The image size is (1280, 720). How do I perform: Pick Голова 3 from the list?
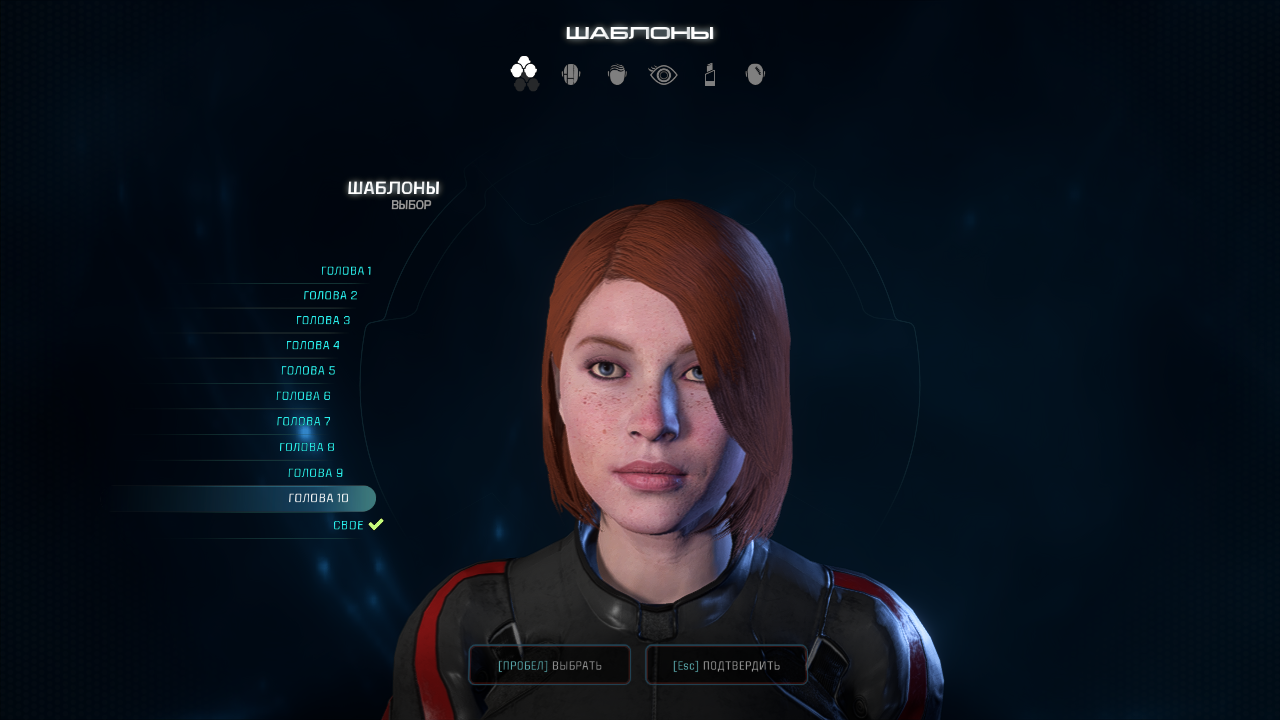click(323, 320)
